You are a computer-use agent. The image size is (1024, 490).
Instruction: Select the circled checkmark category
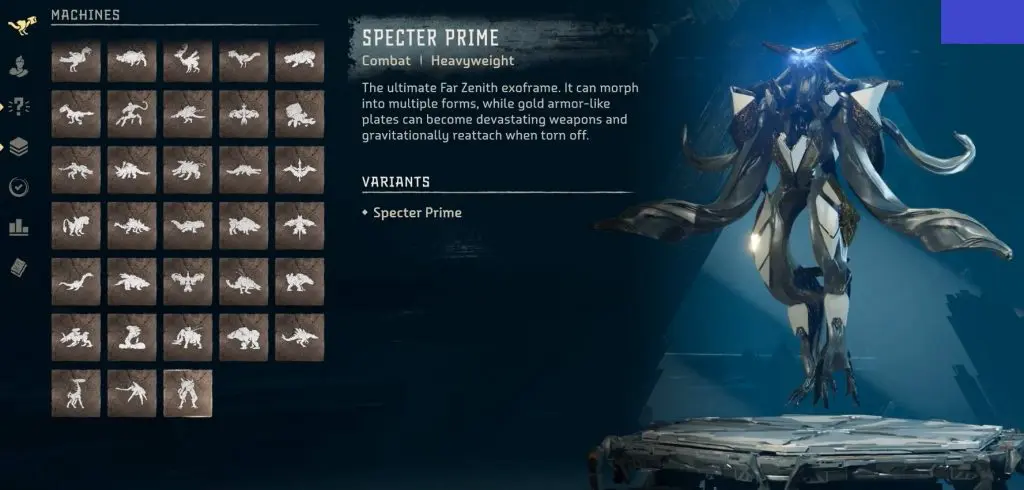(x=19, y=187)
